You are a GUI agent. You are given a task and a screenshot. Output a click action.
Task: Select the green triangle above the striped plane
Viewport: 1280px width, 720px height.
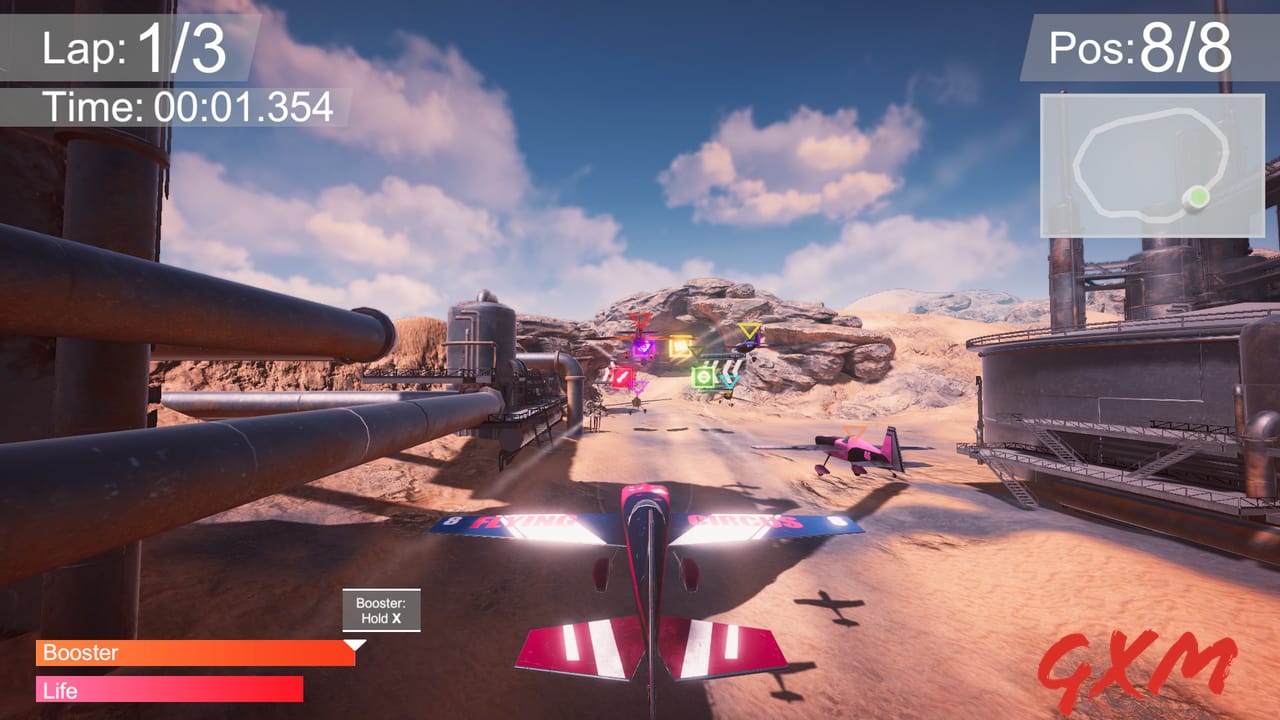point(696,350)
